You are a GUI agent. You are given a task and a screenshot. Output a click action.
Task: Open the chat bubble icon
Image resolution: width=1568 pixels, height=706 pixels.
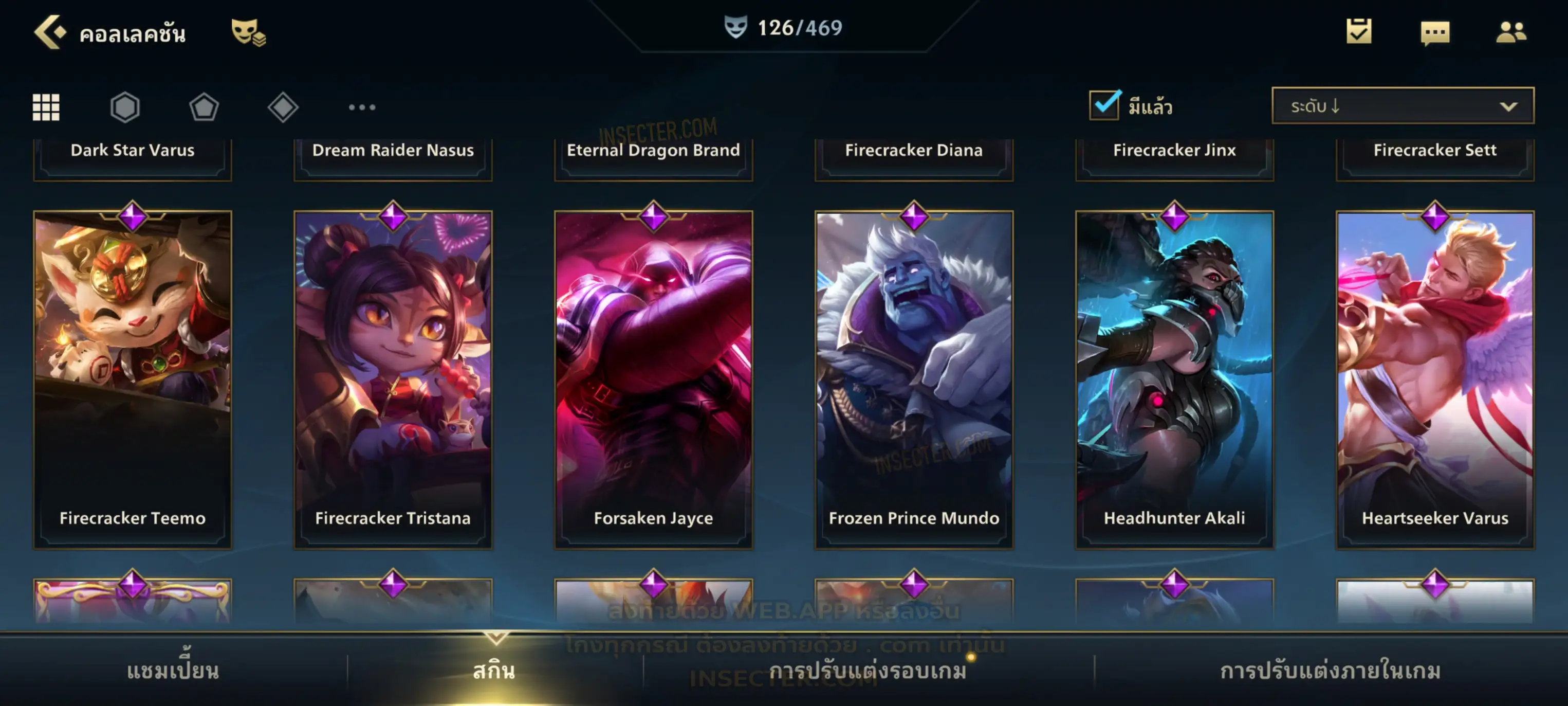[1435, 32]
